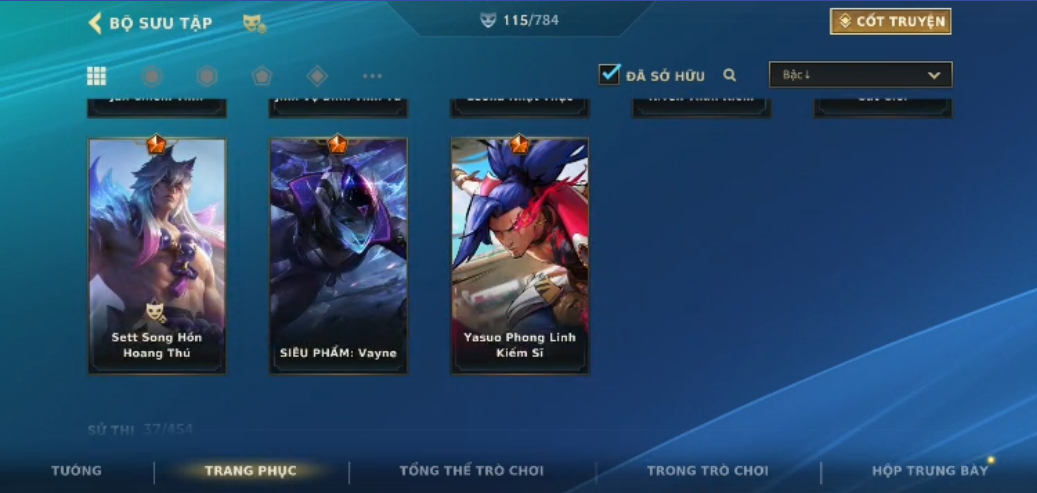Screen dimensions: 1037x493
Task: Choose the SIÊU PHẨM: Vayne skin card
Action: (x=338, y=255)
